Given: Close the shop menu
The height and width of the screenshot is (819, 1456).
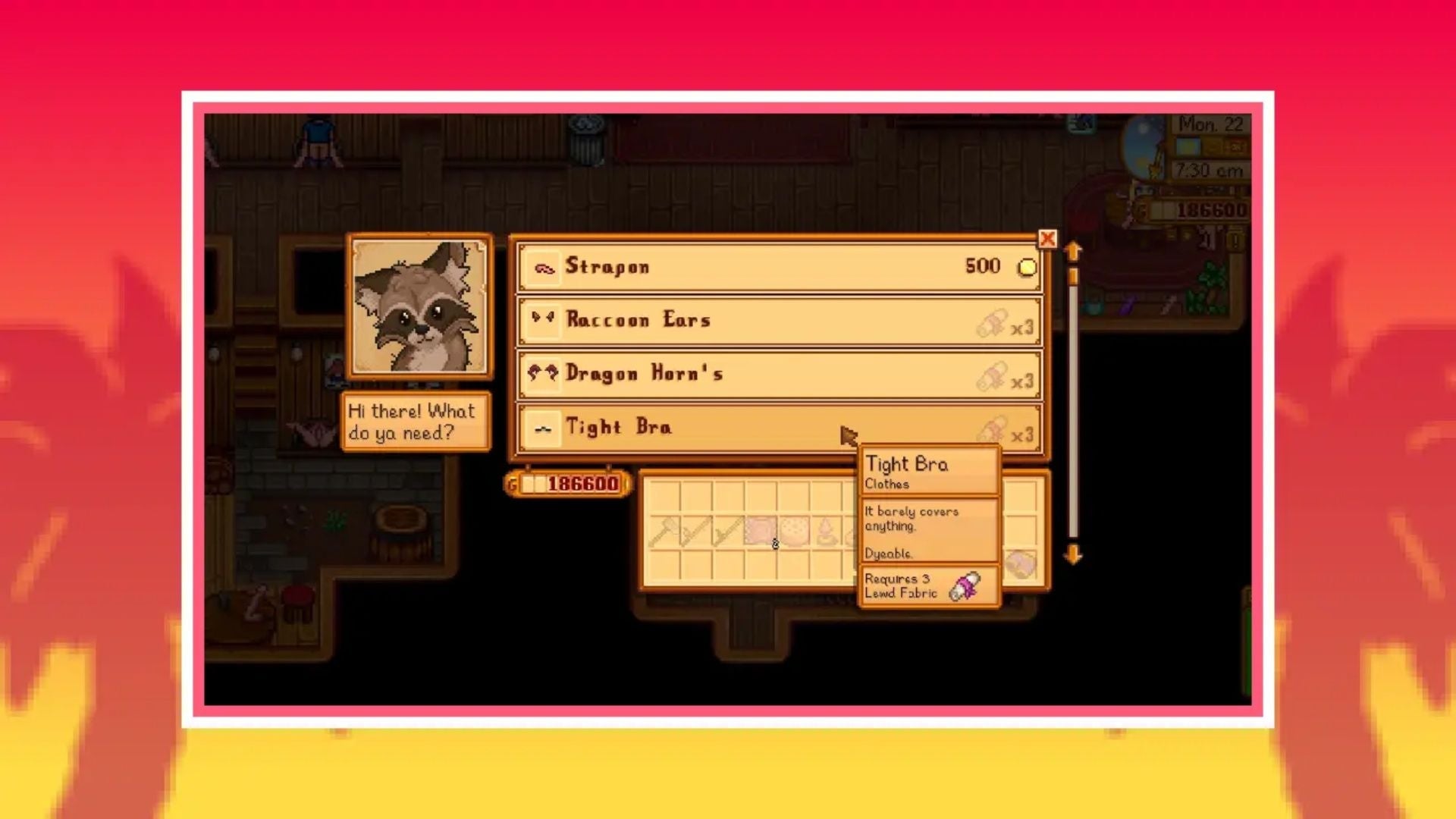Looking at the screenshot, I should (x=1047, y=239).
